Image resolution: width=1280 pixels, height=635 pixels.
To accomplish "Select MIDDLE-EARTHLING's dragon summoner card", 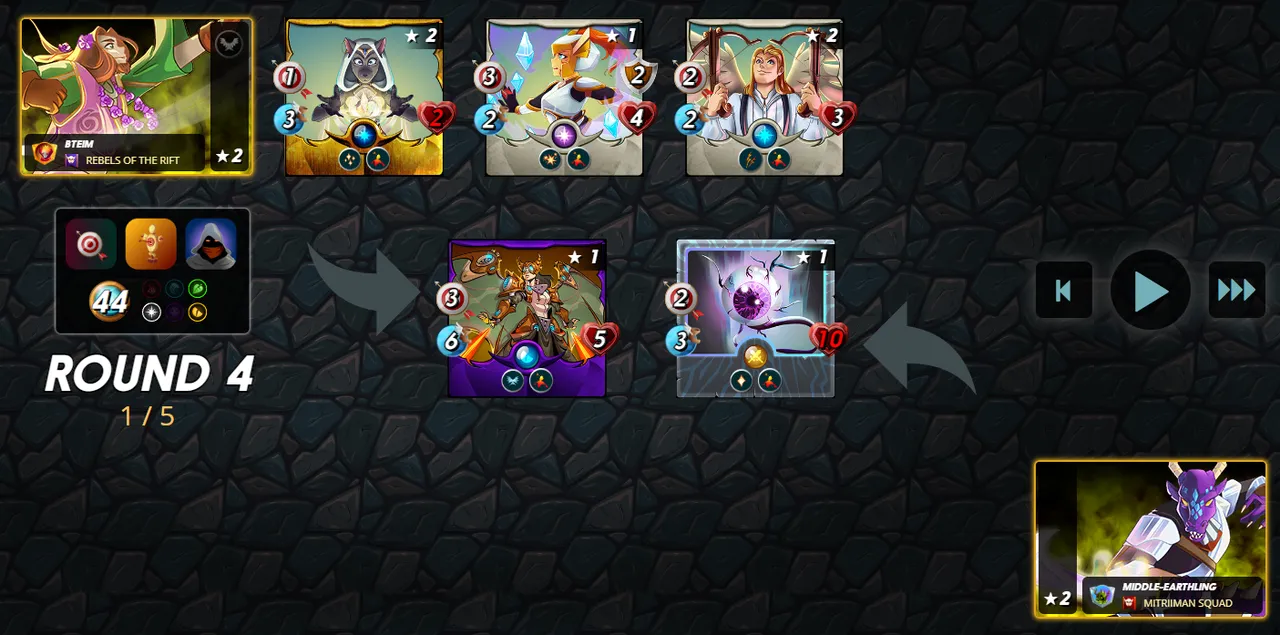I will [1150, 538].
